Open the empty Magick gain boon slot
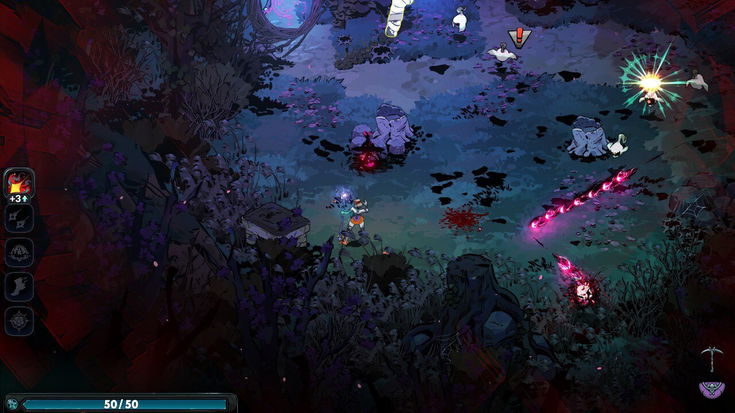 tap(19, 320)
